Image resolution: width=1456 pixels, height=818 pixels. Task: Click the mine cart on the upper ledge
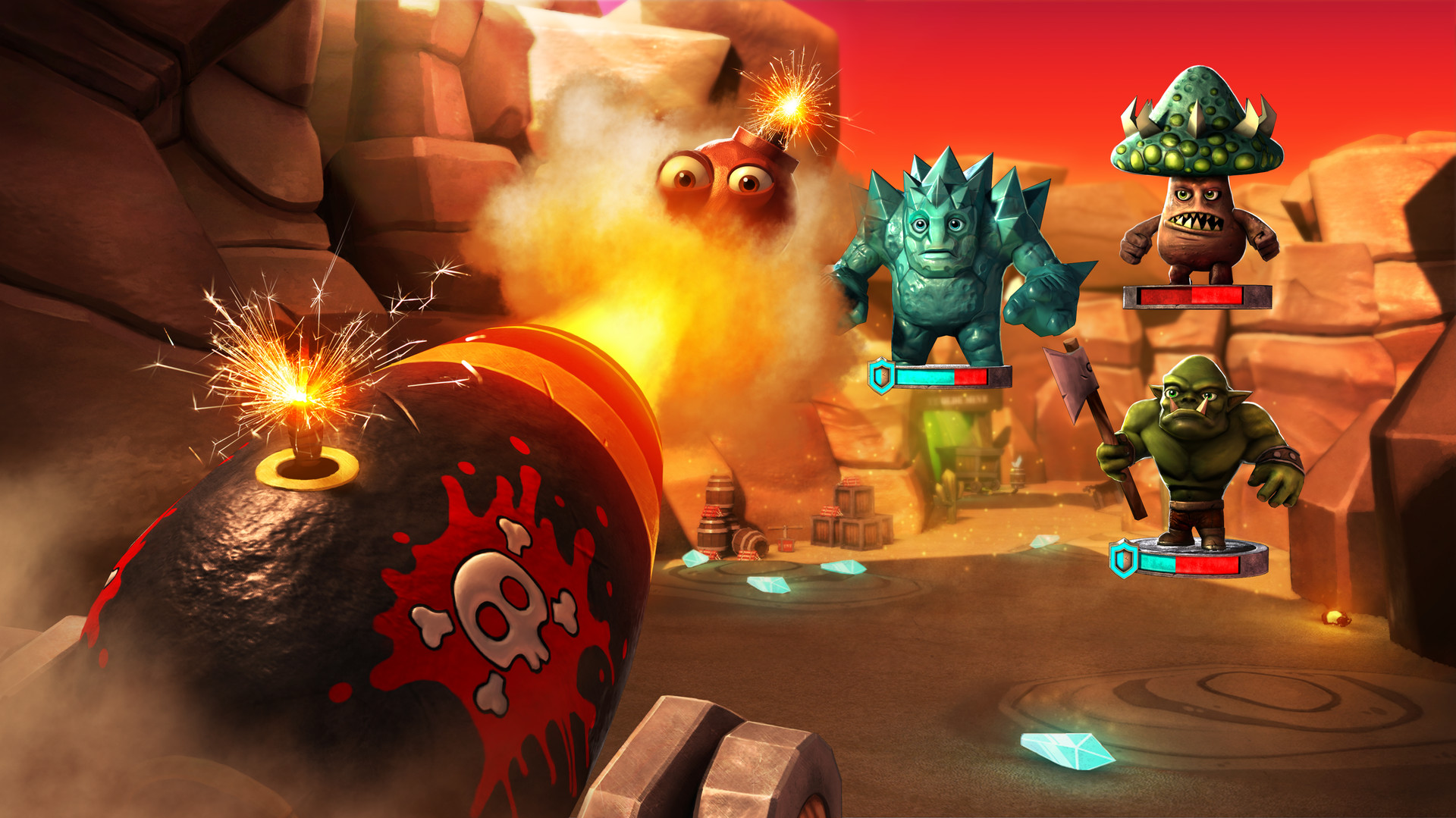tap(978, 466)
